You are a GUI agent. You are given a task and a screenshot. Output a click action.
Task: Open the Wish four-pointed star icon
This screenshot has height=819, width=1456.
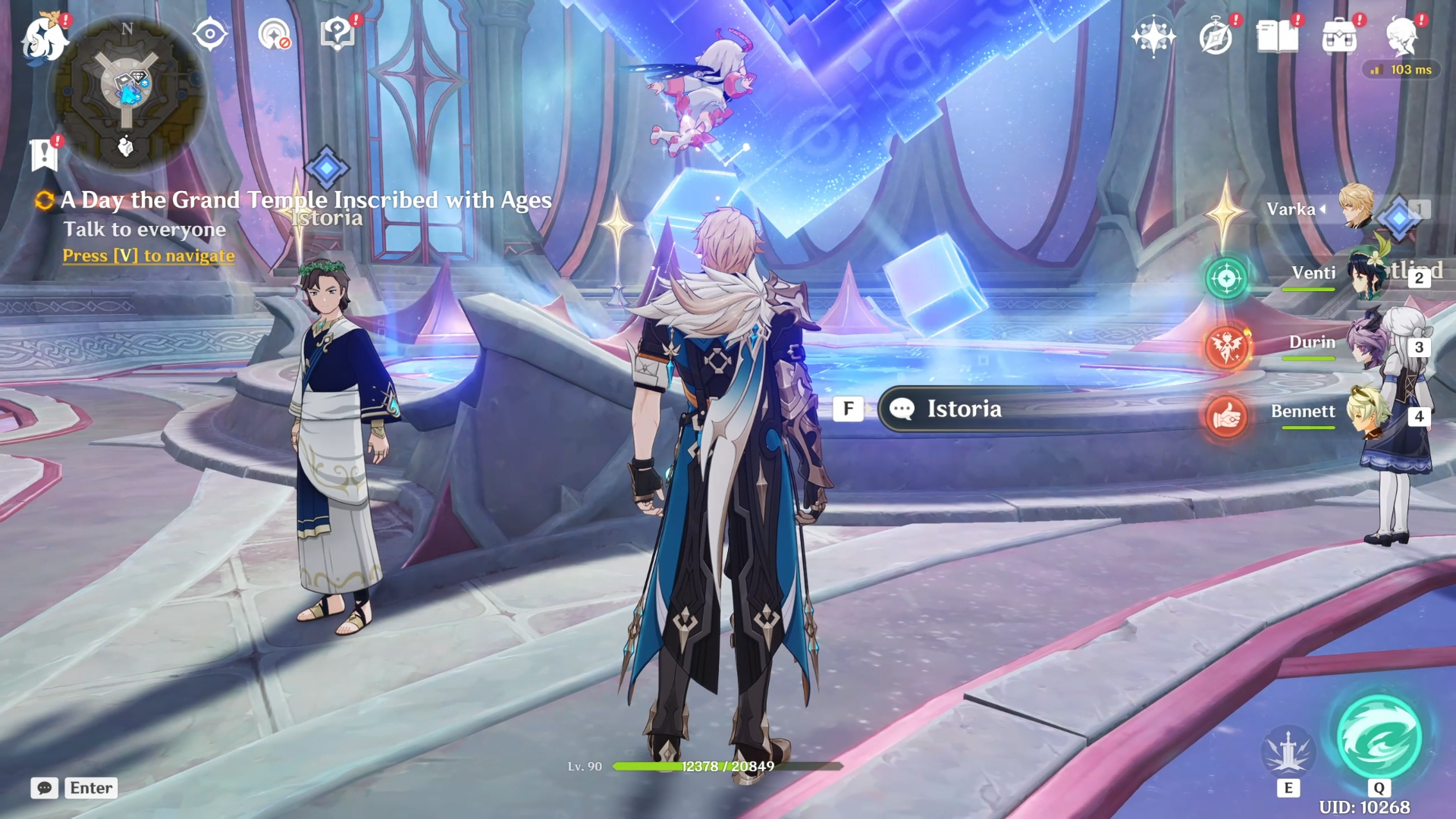tap(1153, 36)
